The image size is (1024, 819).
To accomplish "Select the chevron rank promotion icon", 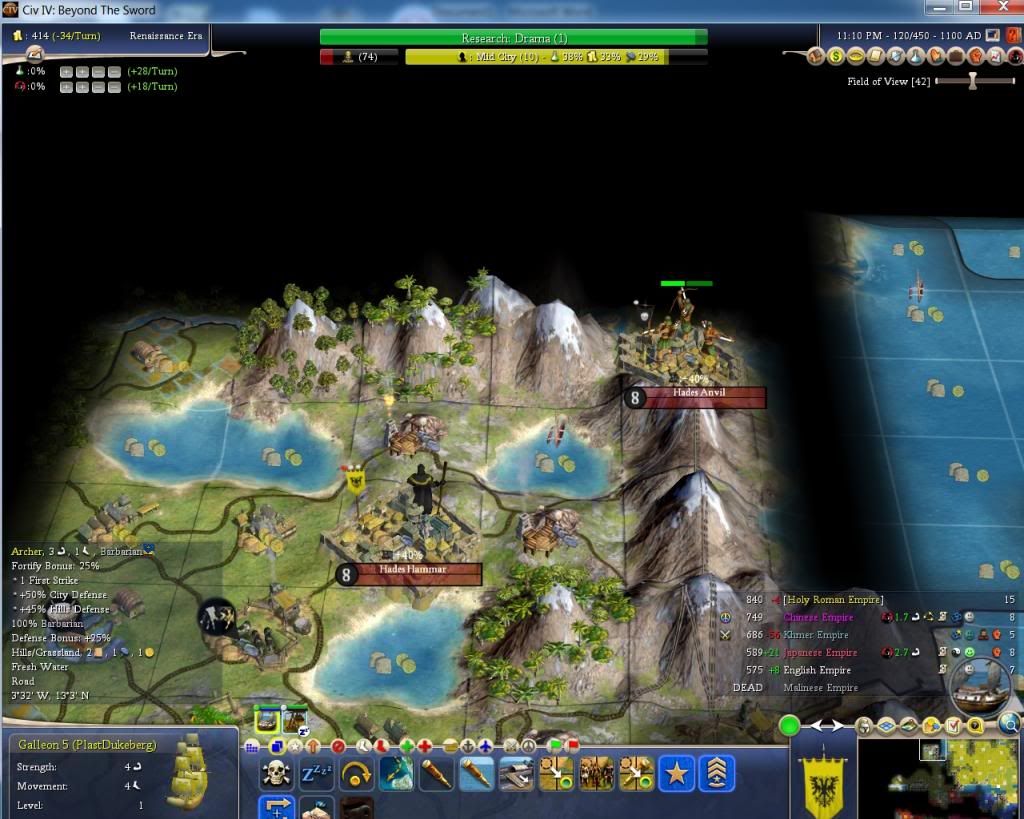I will [716, 773].
